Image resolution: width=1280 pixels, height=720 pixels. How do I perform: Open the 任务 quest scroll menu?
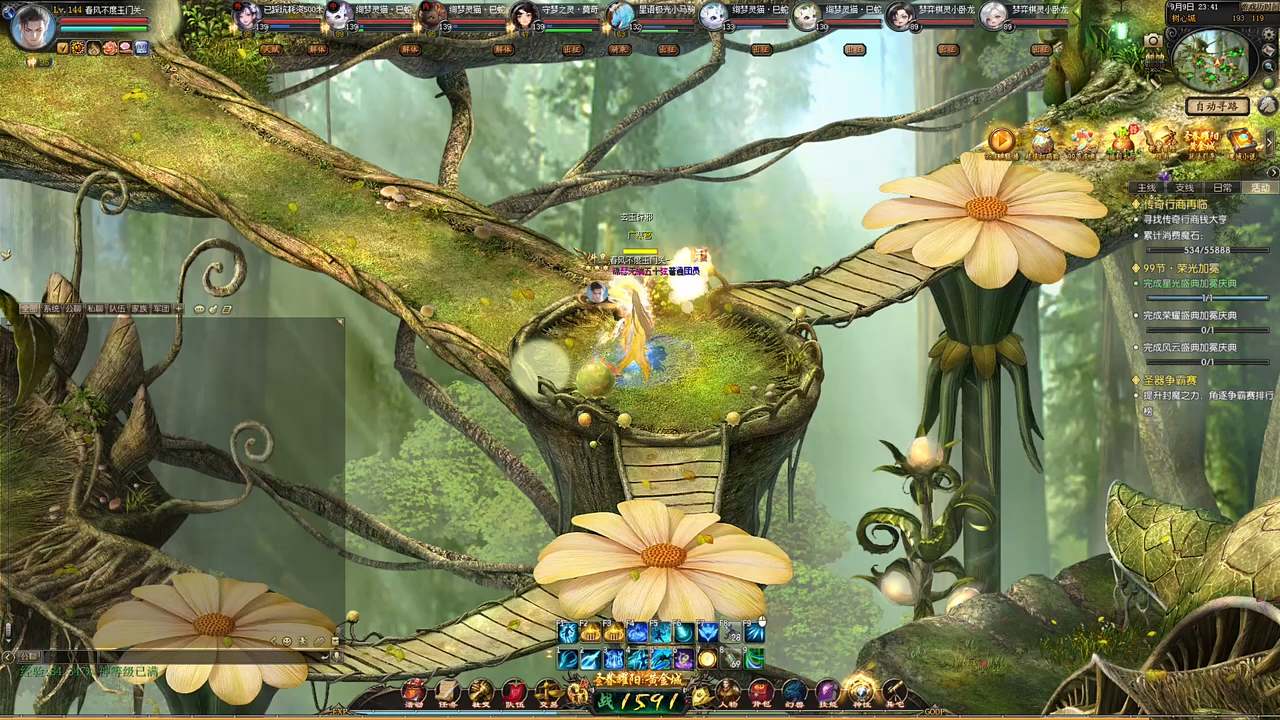(447, 692)
